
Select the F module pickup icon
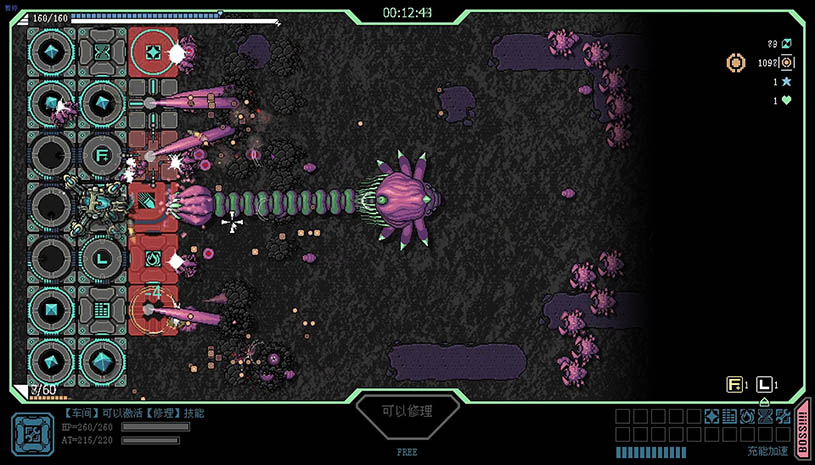click(734, 384)
